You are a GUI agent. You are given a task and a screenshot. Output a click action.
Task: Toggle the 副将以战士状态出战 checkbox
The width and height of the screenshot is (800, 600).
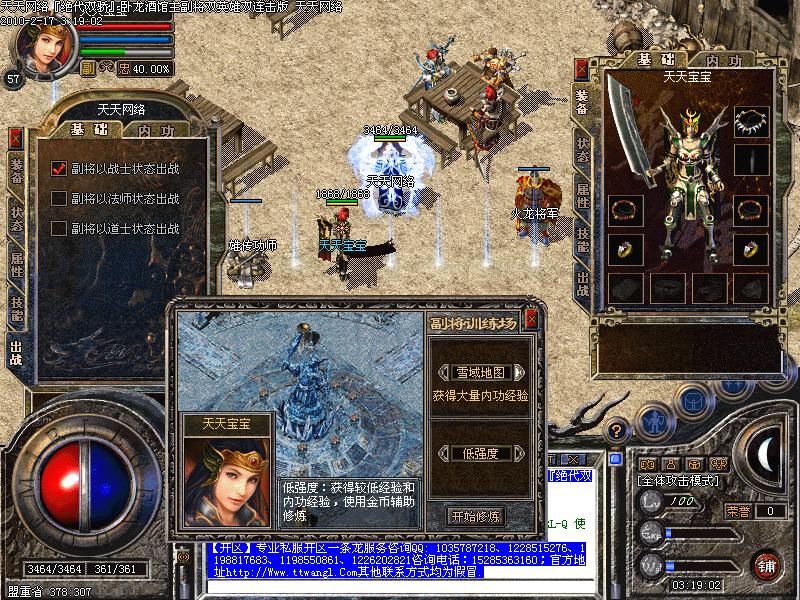(59, 168)
